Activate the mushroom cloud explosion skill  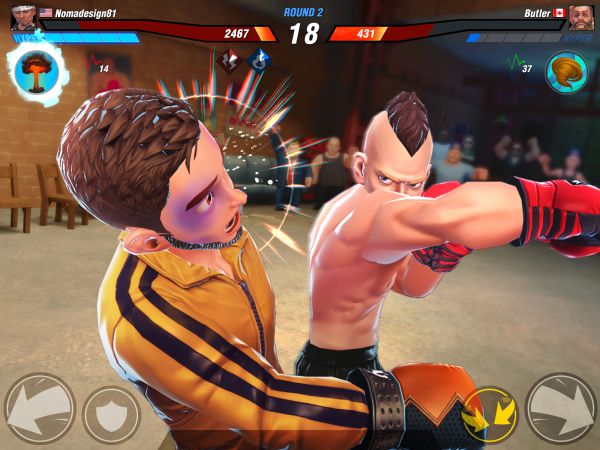(38, 69)
